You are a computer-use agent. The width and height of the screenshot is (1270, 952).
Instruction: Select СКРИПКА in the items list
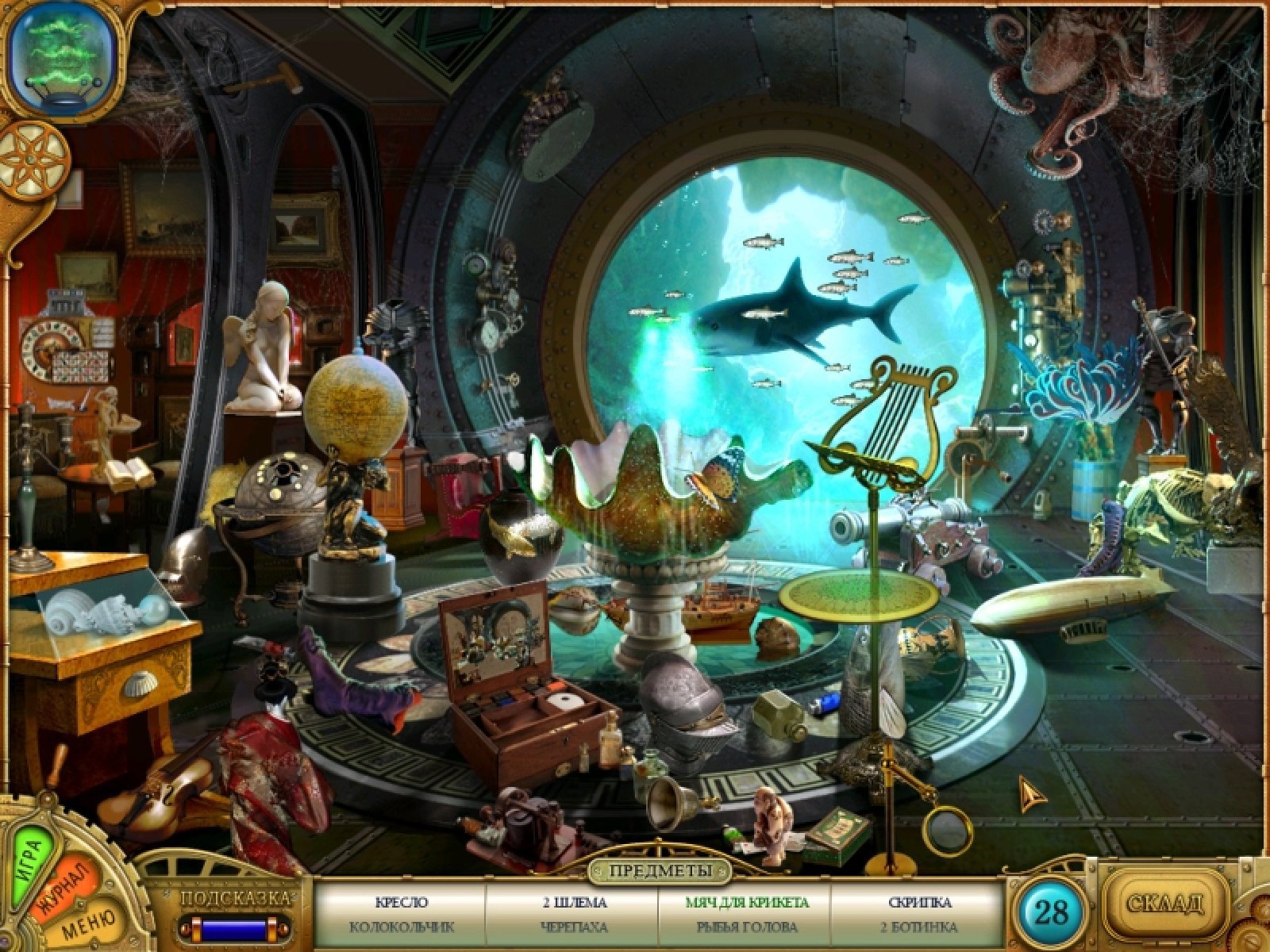[921, 902]
